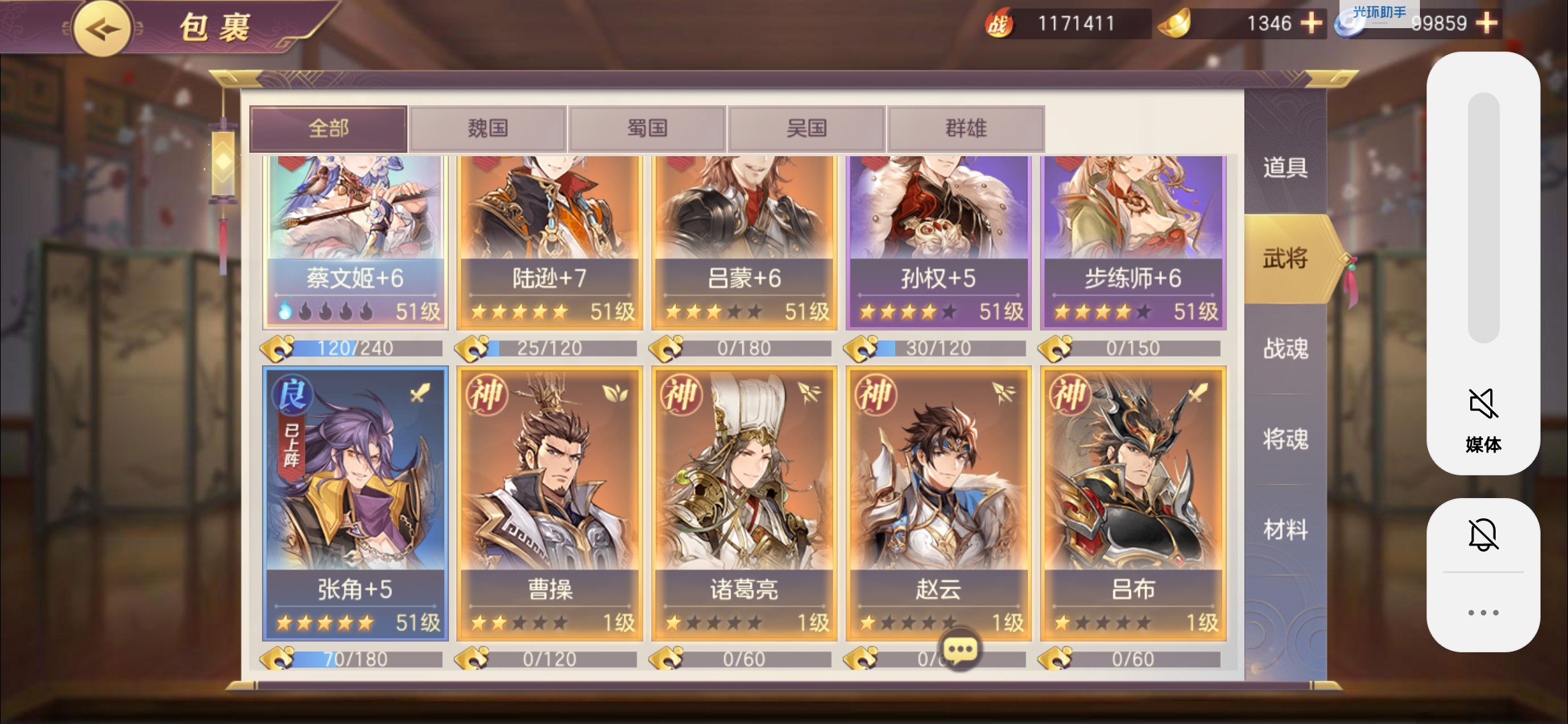Screen dimensions: 1568x724
Task: Open the 孙权+5 hero card
Action: point(938,241)
